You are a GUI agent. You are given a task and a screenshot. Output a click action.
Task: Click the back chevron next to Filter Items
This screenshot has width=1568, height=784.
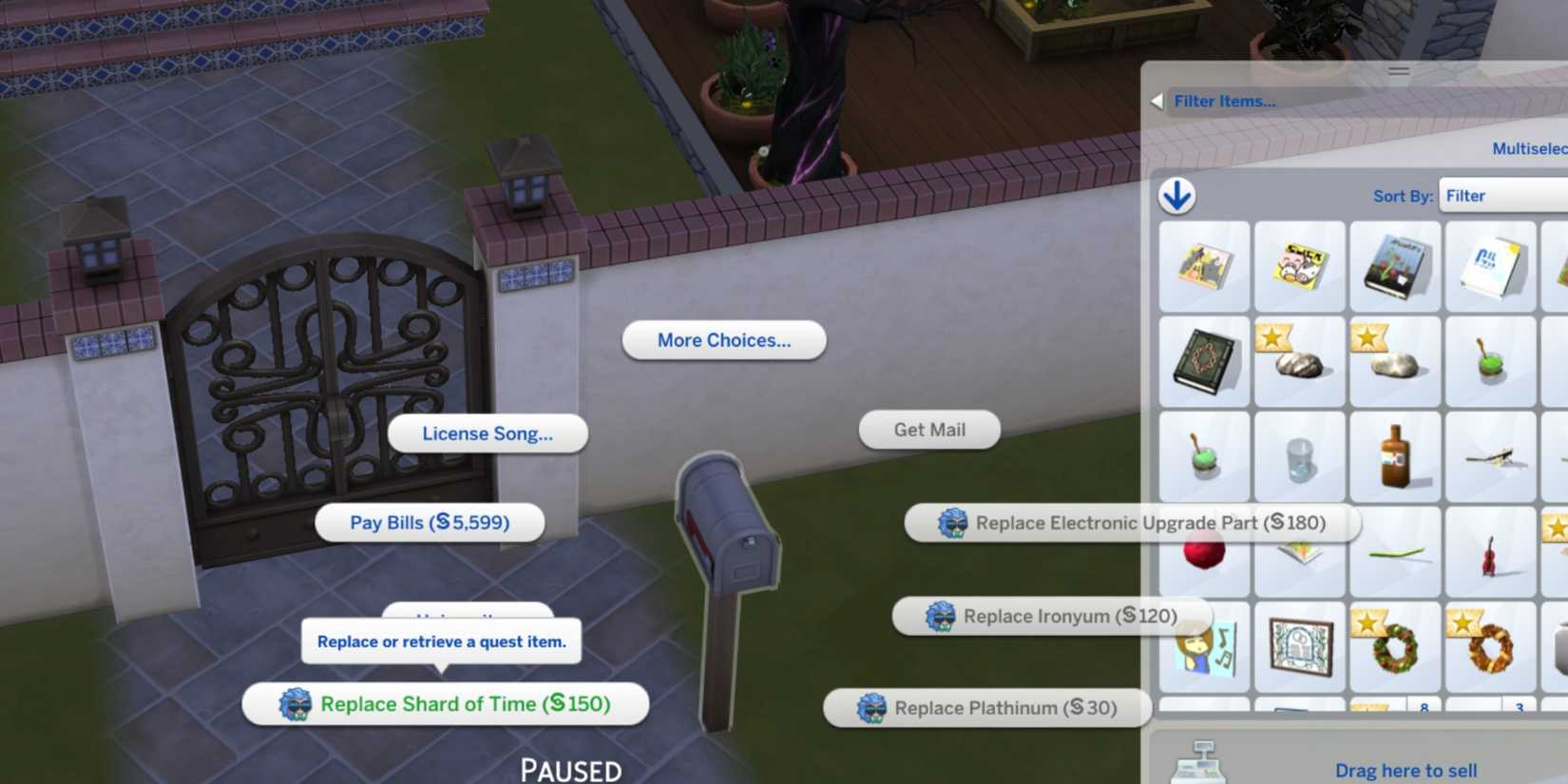click(1158, 100)
